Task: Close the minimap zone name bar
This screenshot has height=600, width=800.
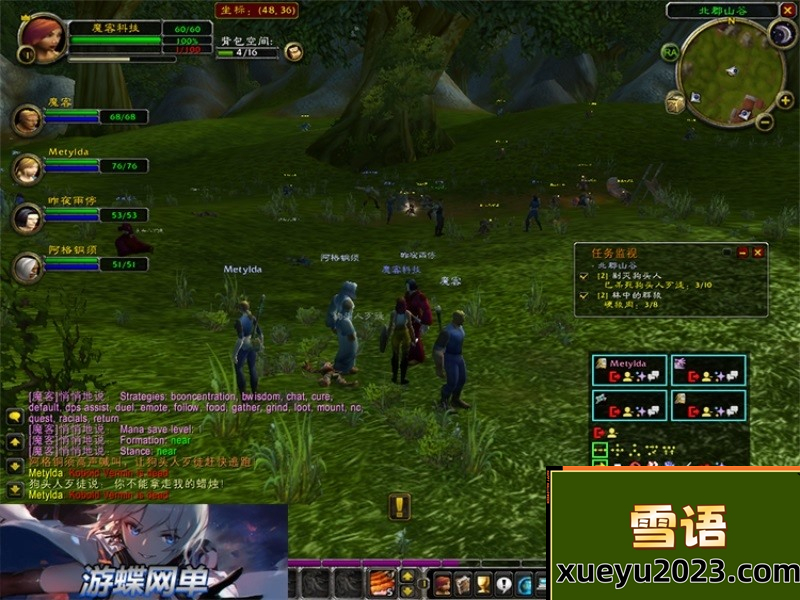Action: [x=787, y=10]
